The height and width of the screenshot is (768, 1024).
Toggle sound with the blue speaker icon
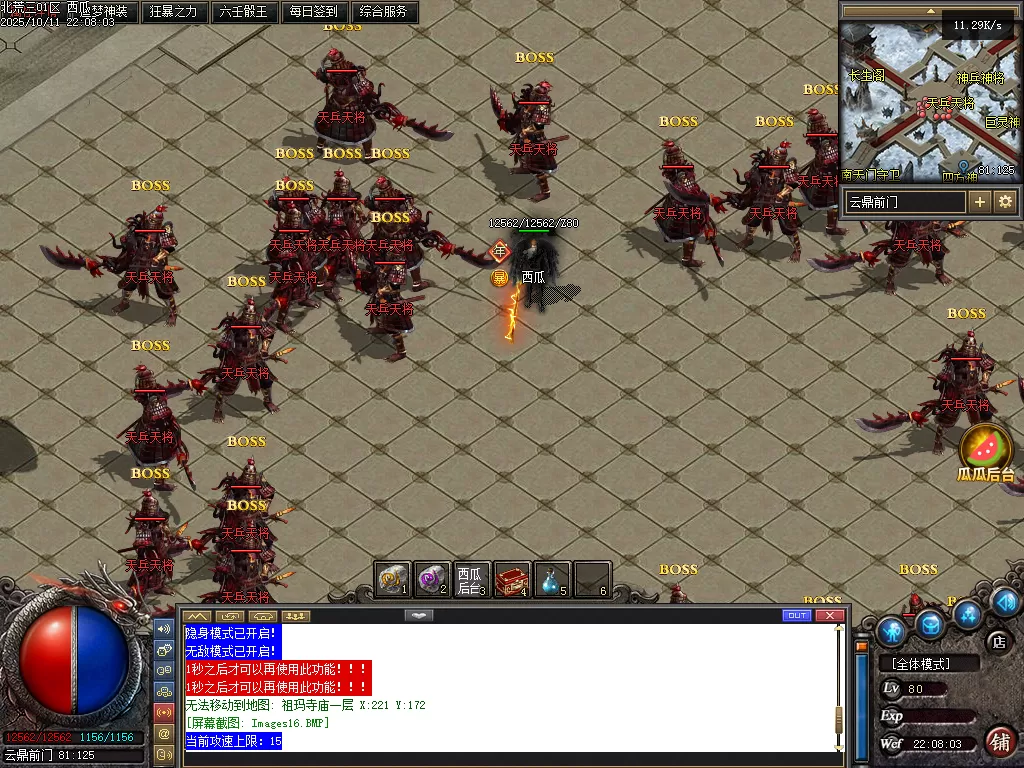(x=1005, y=601)
